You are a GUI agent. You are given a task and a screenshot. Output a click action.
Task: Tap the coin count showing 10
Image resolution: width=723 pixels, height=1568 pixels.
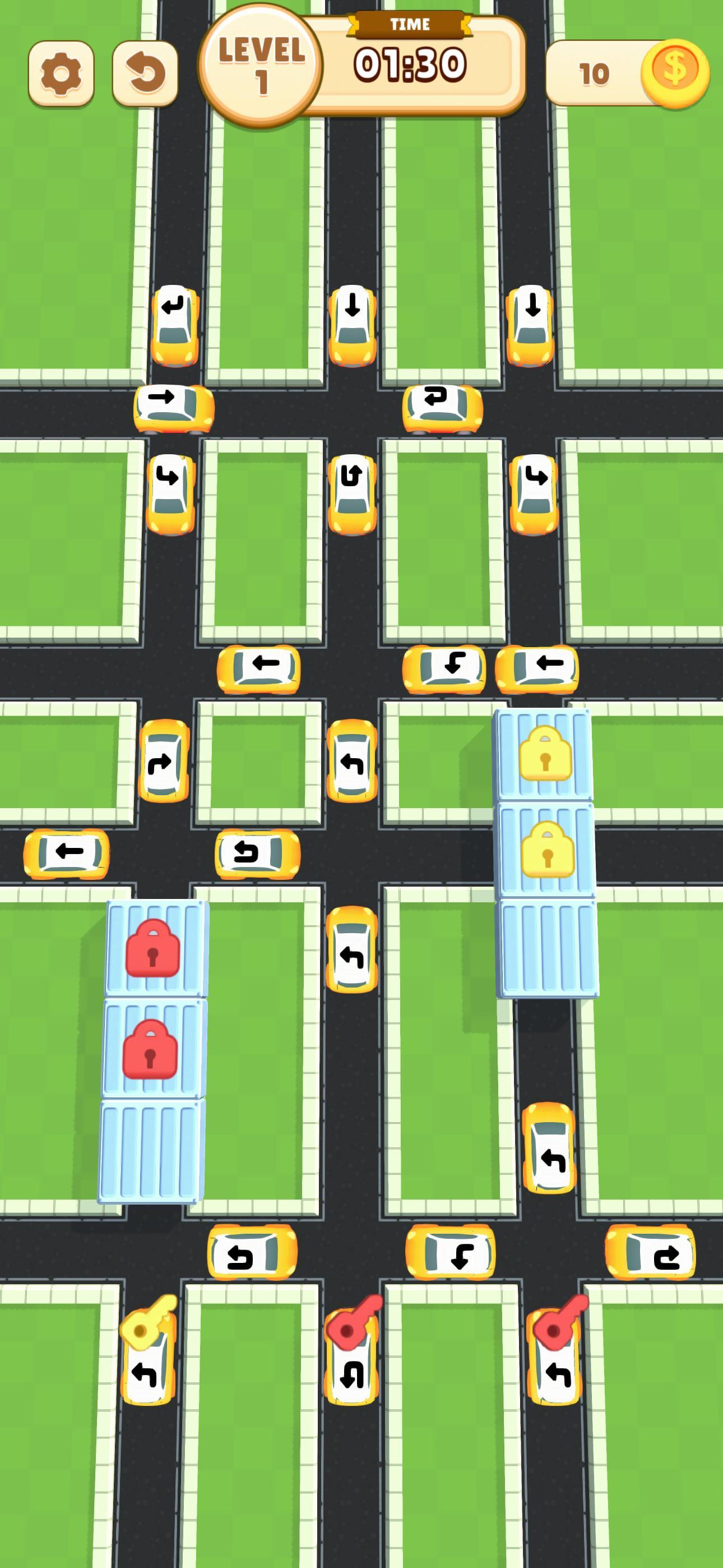click(594, 73)
